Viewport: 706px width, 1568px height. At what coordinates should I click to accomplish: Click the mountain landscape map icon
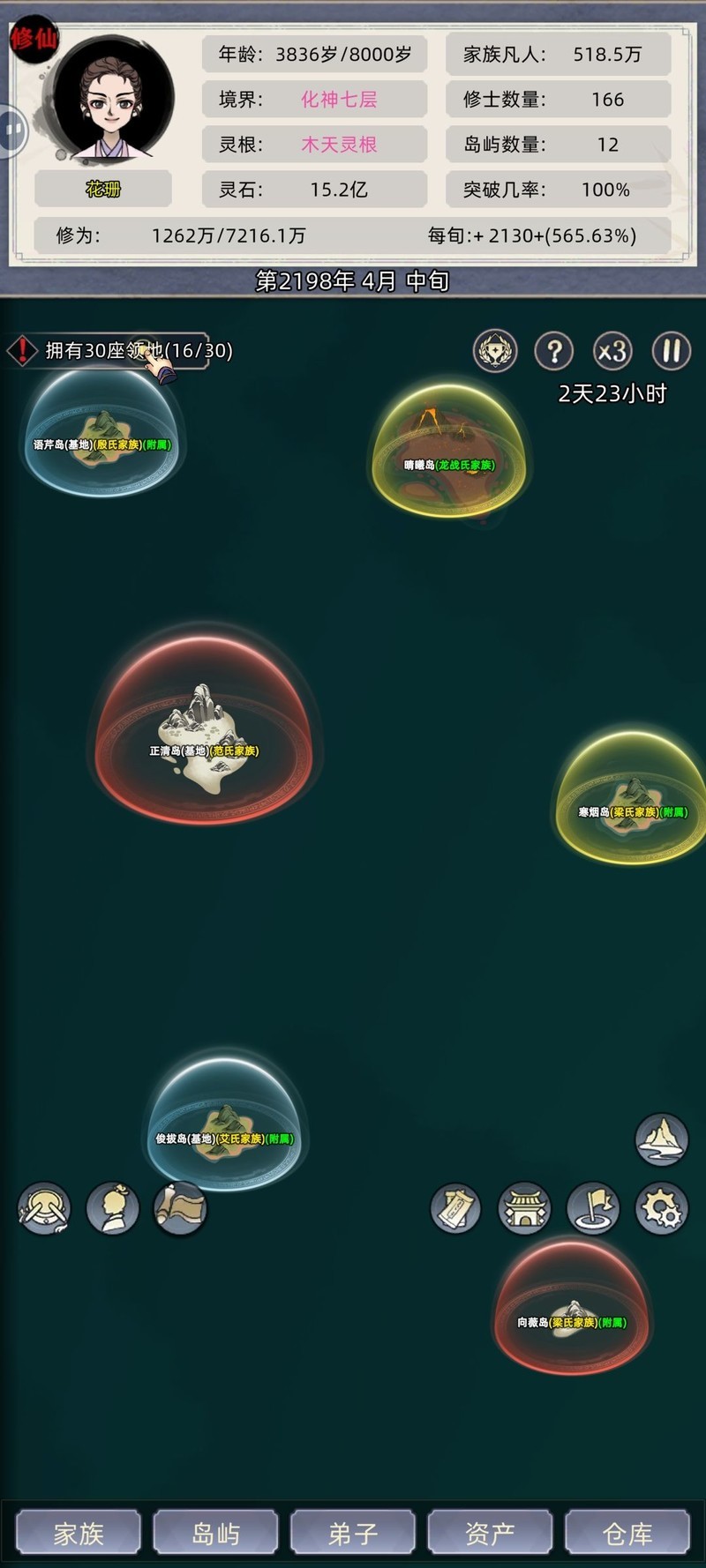coord(662,1139)
